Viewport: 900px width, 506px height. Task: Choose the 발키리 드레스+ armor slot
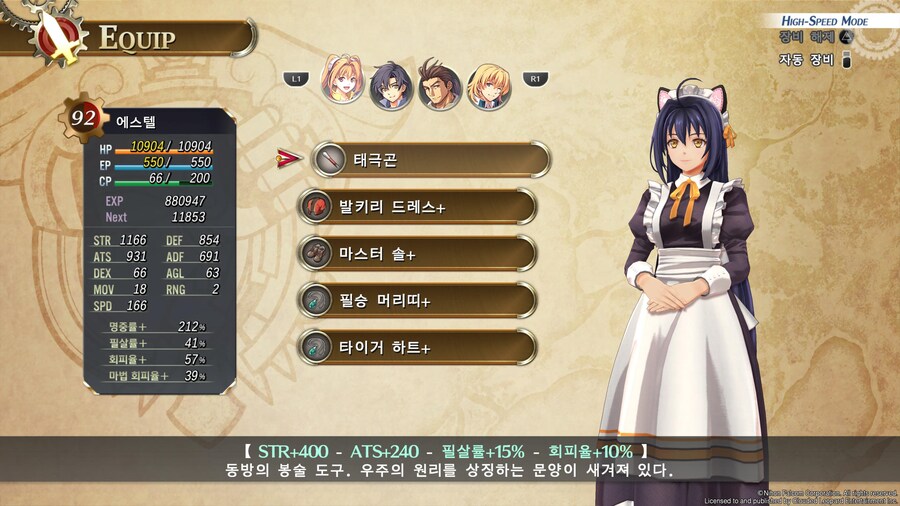coord(418,206)
